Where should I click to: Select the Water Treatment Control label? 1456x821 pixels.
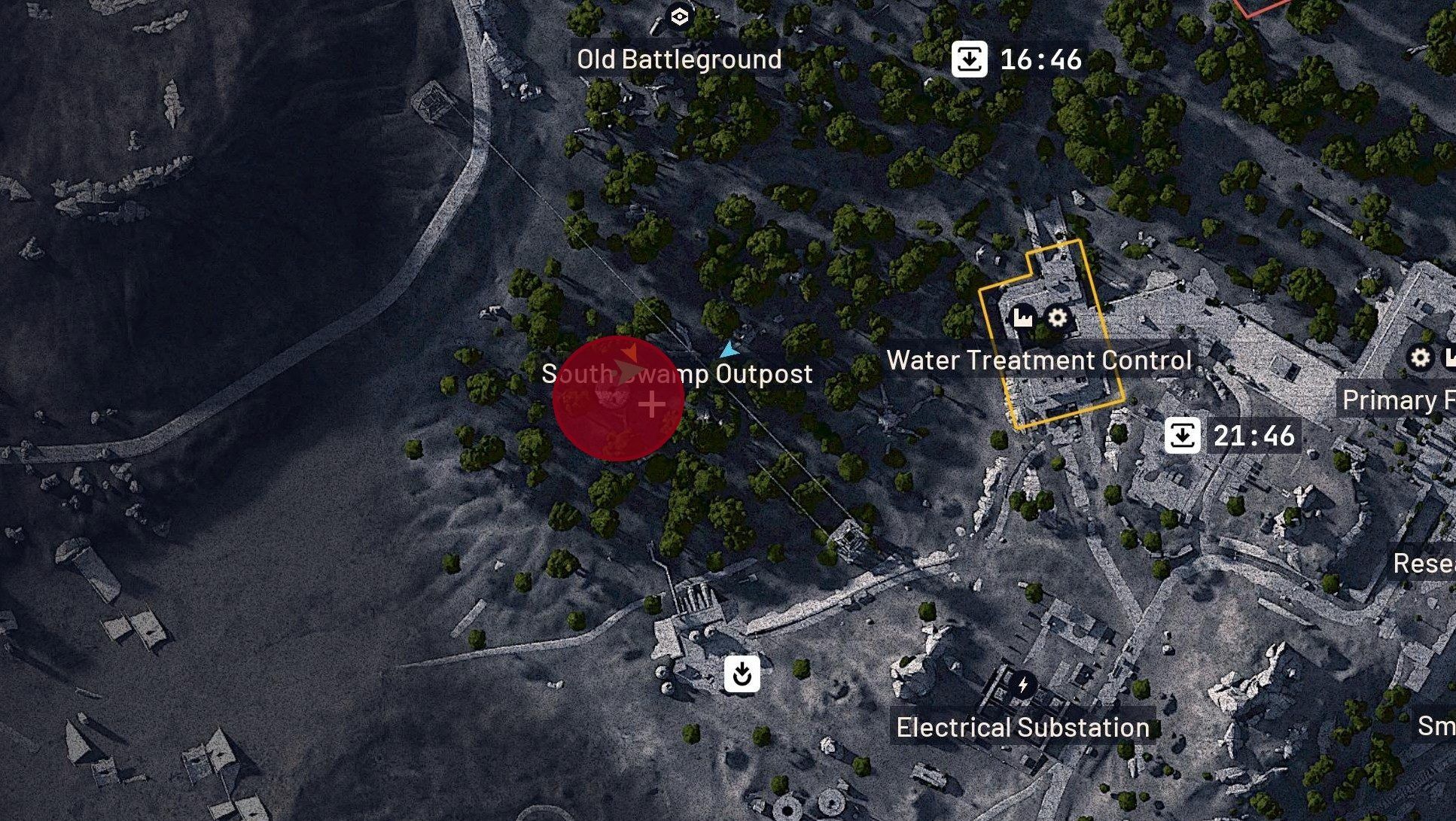tap(1039, 360)
